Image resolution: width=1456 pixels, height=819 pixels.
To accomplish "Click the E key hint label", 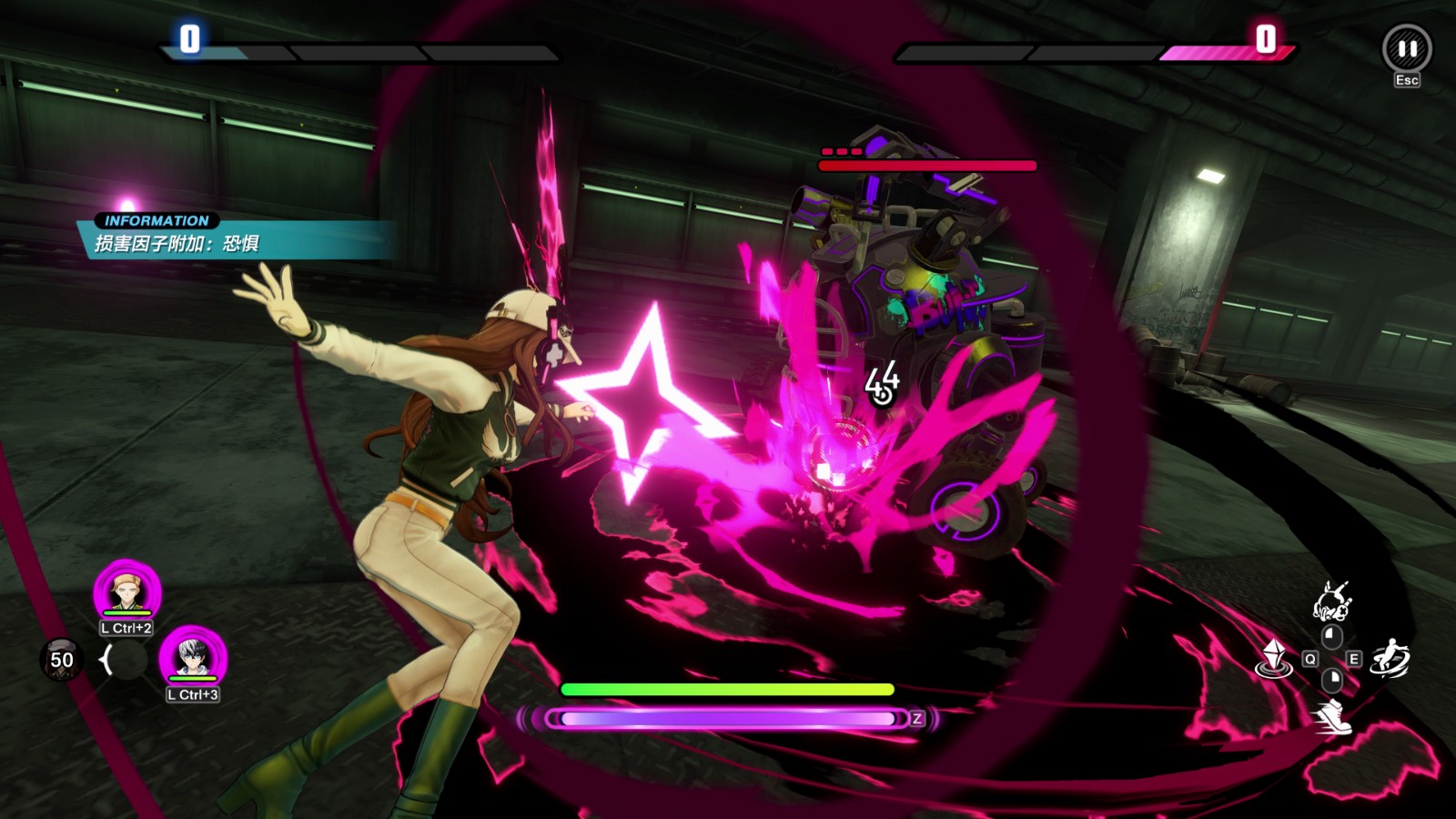I will click(x=1353, y=659).
